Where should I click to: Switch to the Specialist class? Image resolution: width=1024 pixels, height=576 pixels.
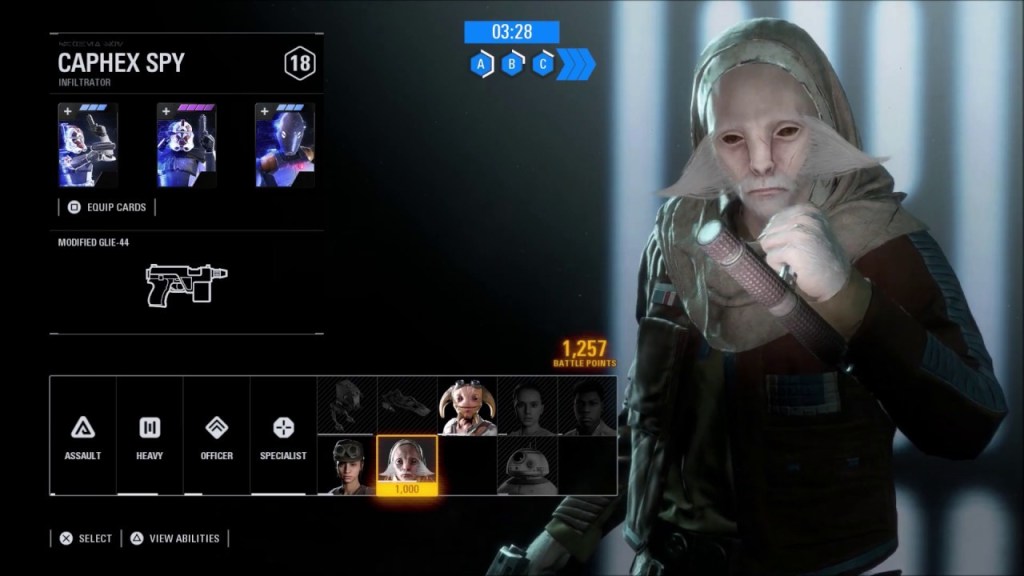point(283,436)
